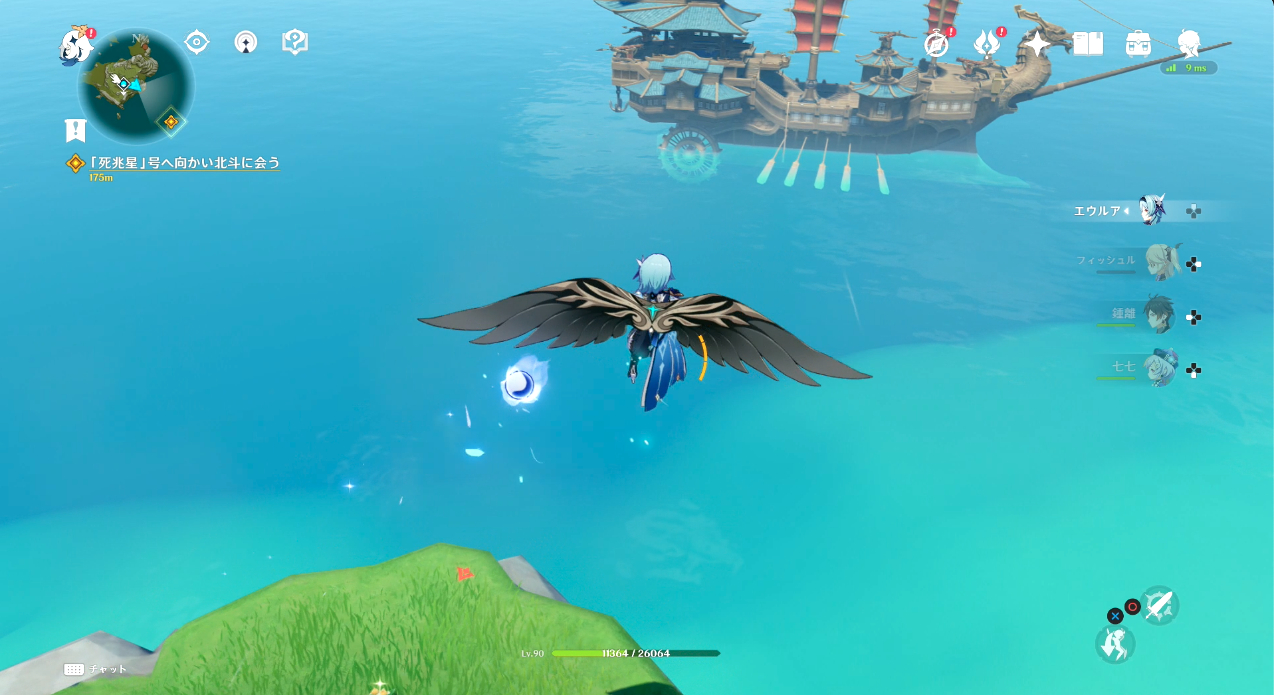1274x695 pixels.
Task: Switch to party member フィッシュル
Action: click(x=1160, y=263)
